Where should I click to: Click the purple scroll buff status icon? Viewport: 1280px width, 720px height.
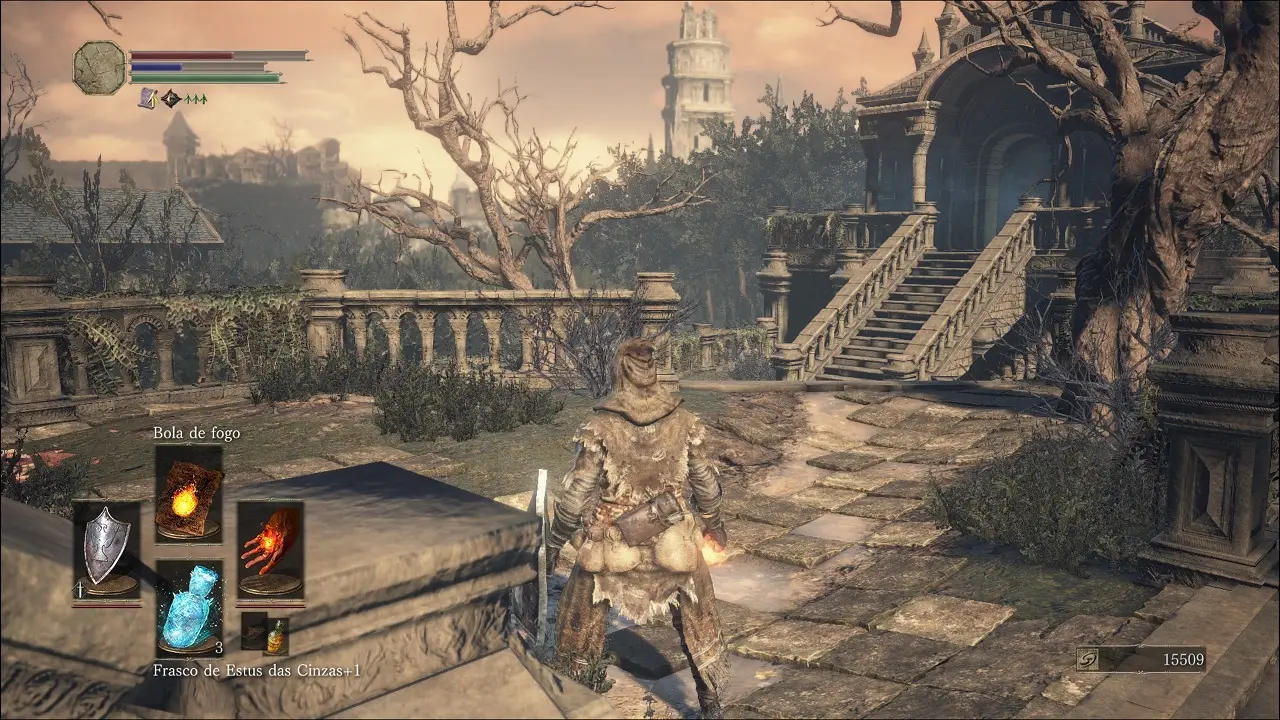click(147, 98)
